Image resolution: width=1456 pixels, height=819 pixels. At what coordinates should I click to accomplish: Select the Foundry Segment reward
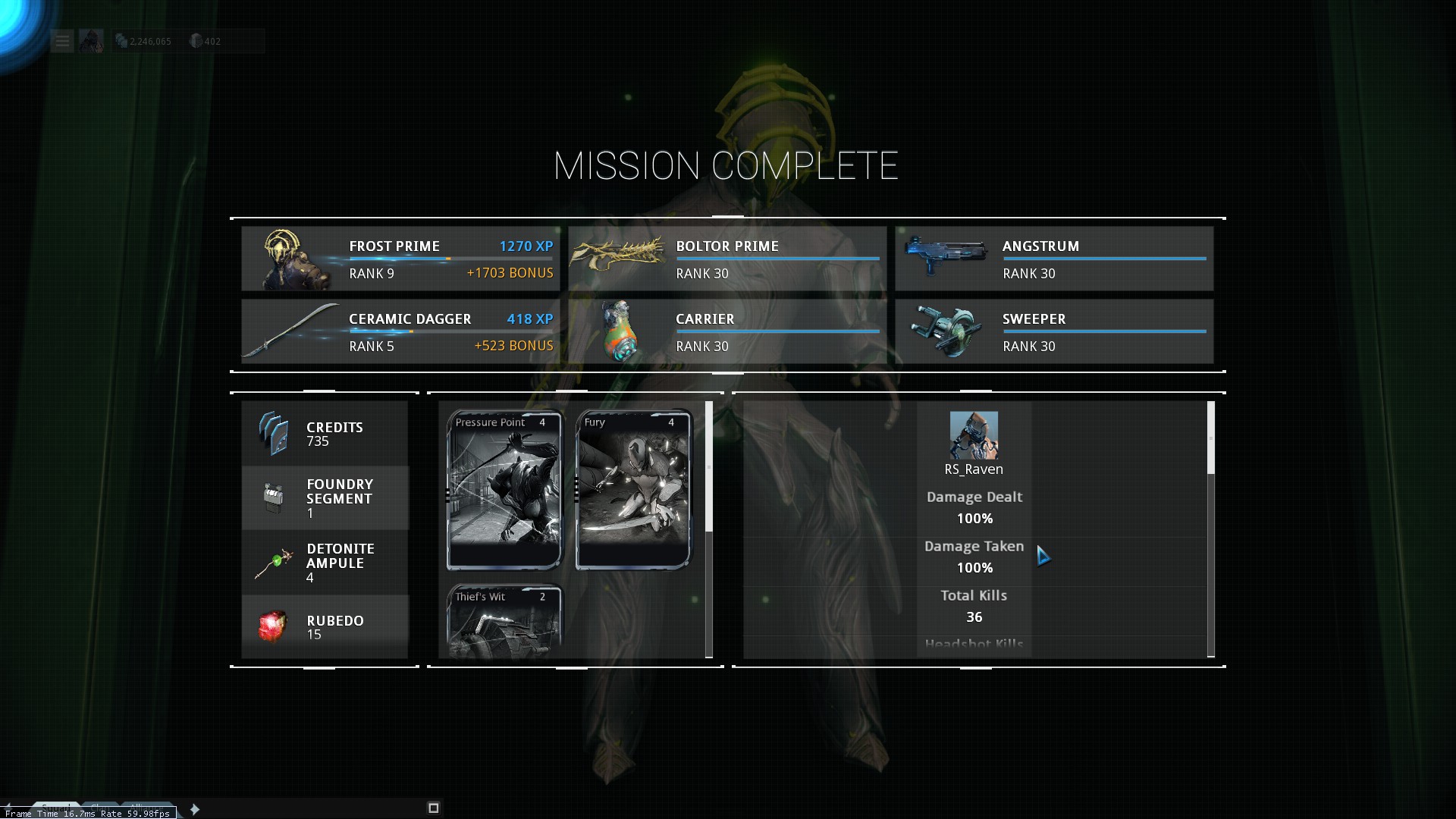point(325,498)
